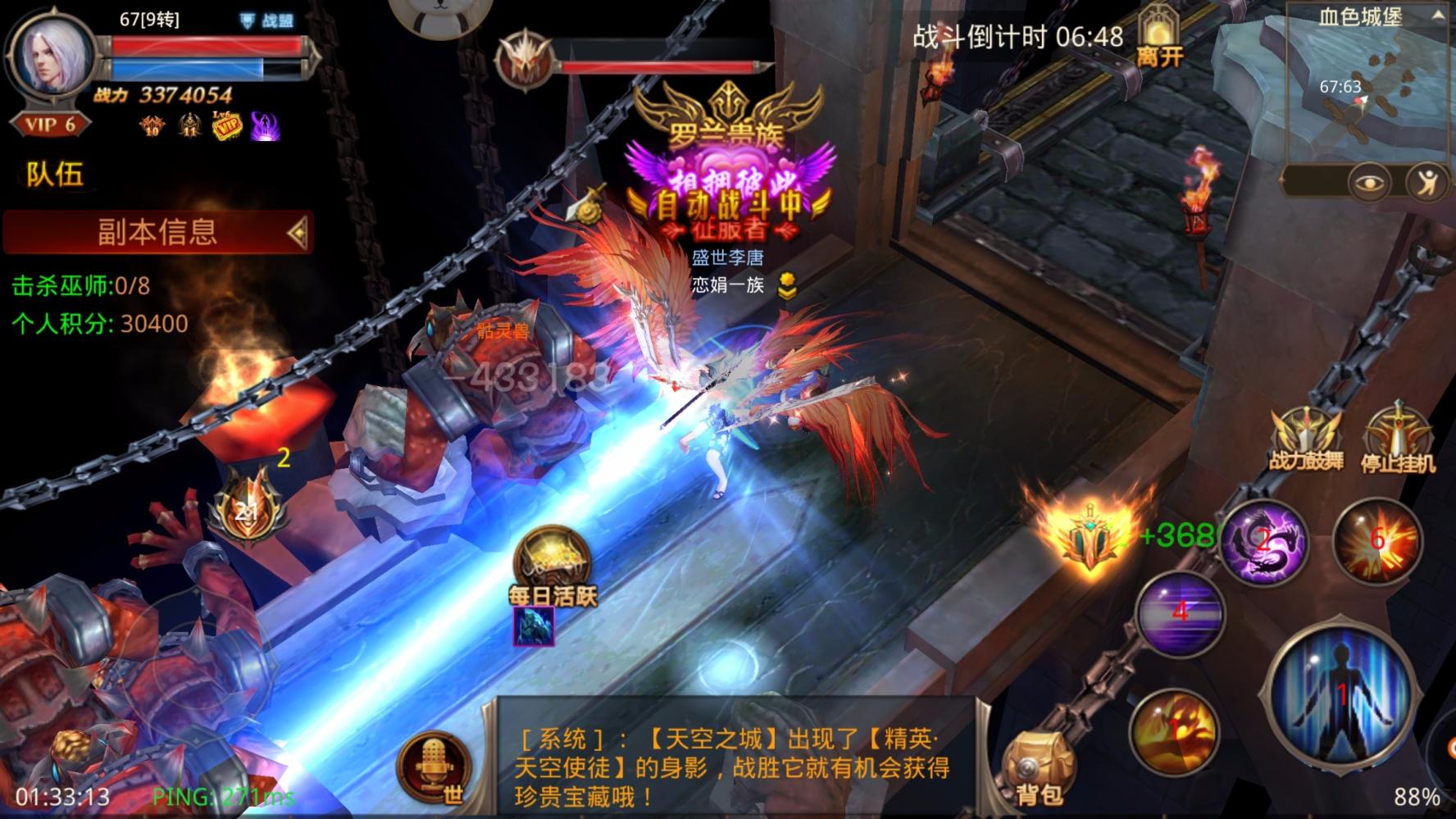This screenshot has width=1456, height=819.
Task: Toggle the eye visibility button
Action: click(1368, 182)
